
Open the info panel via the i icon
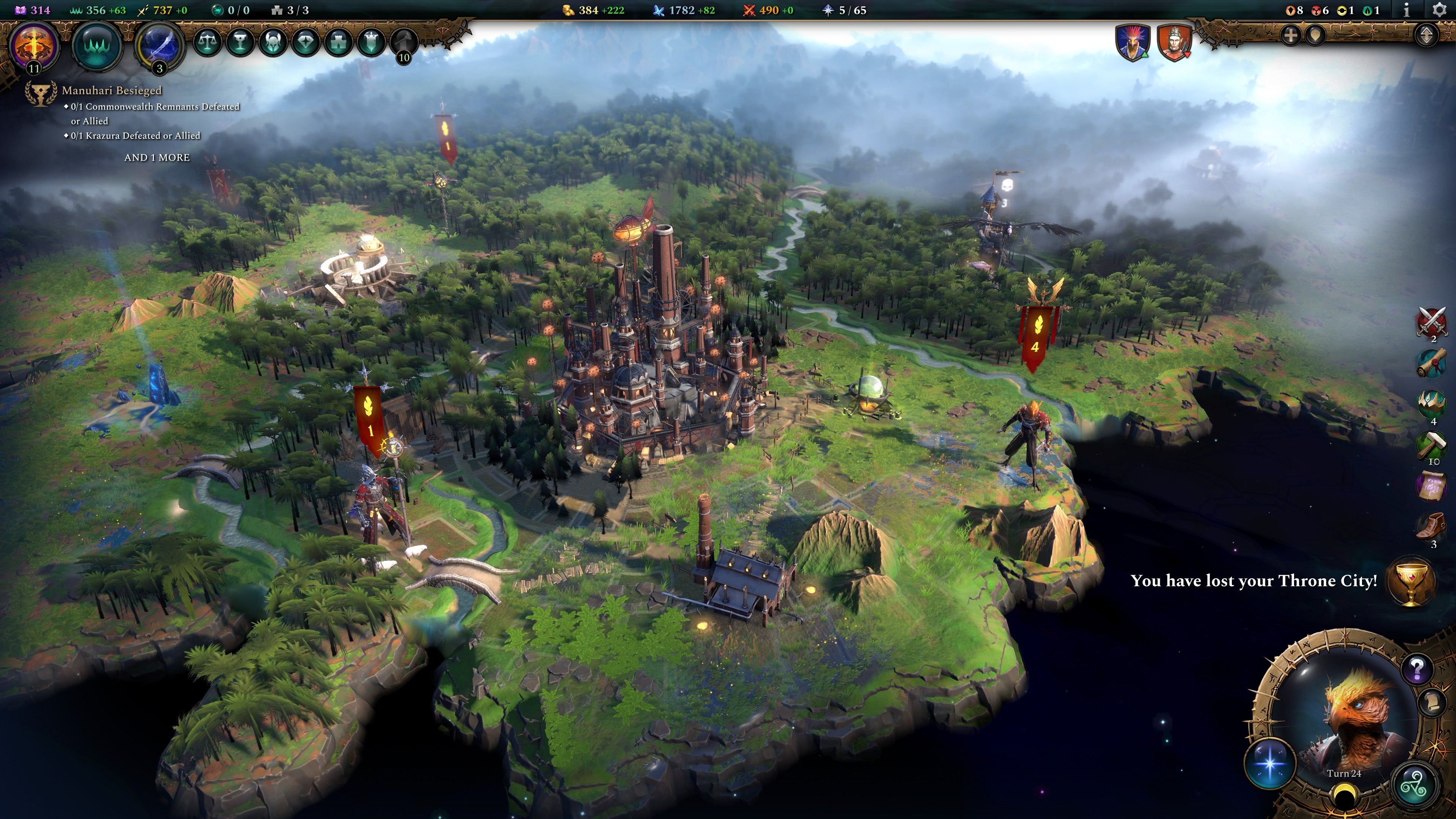[1406, 9]
